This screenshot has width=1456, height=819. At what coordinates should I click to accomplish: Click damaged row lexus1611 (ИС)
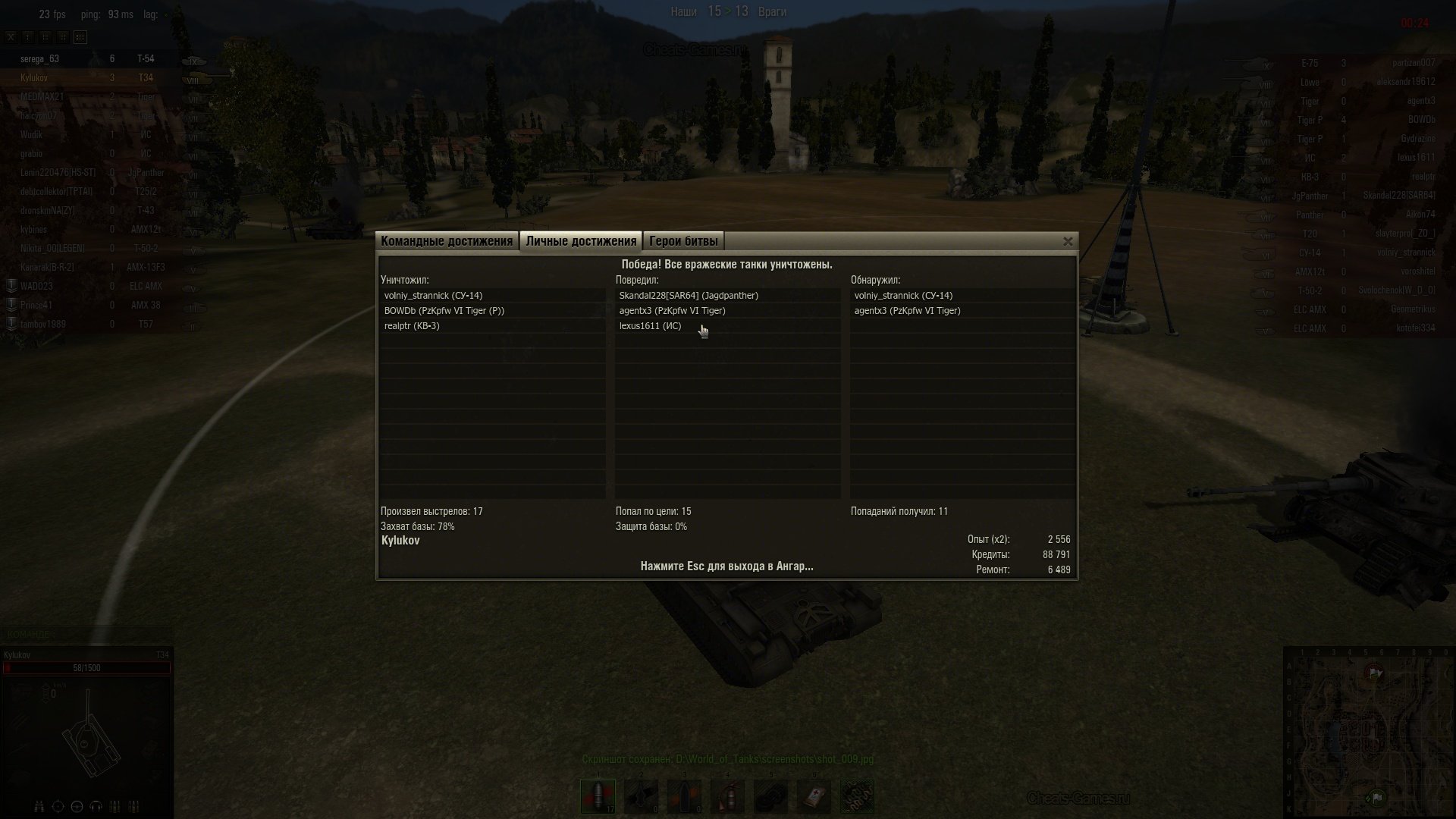(x=650, y=326)
